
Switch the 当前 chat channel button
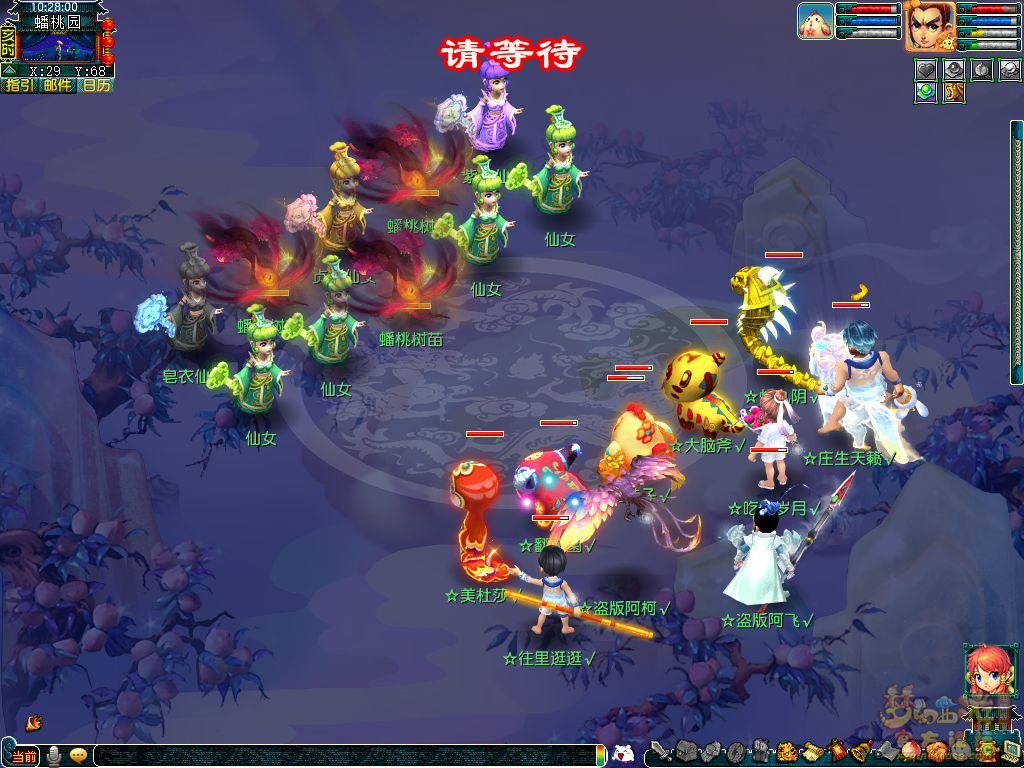[x=24, y=755]
